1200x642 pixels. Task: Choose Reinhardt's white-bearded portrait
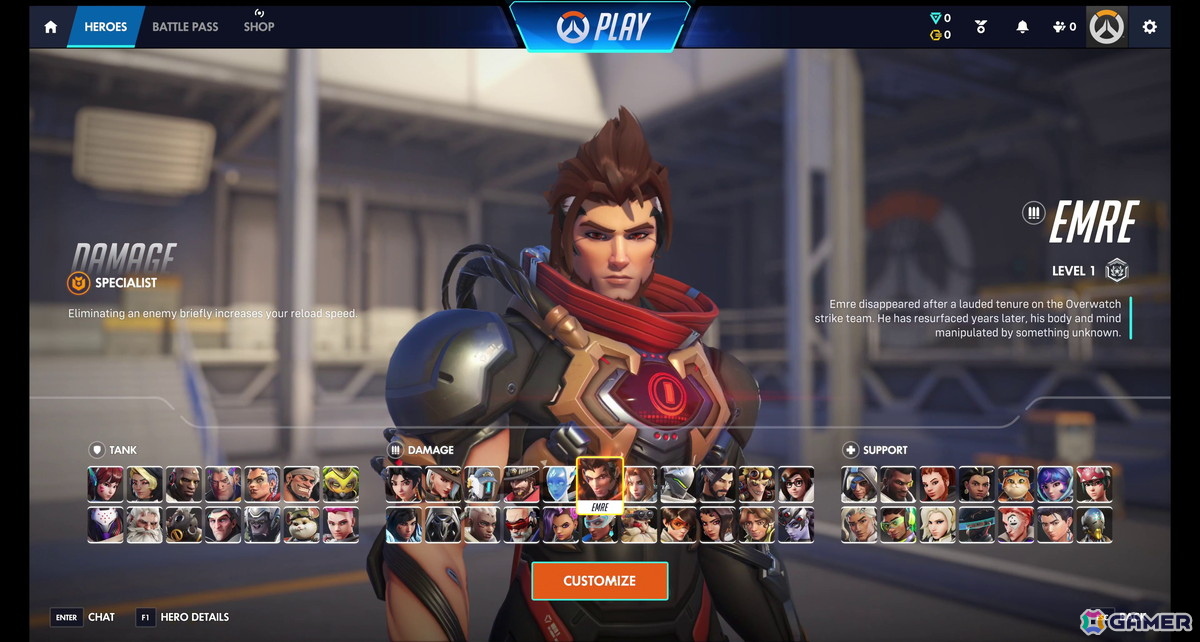coord(145,524)
